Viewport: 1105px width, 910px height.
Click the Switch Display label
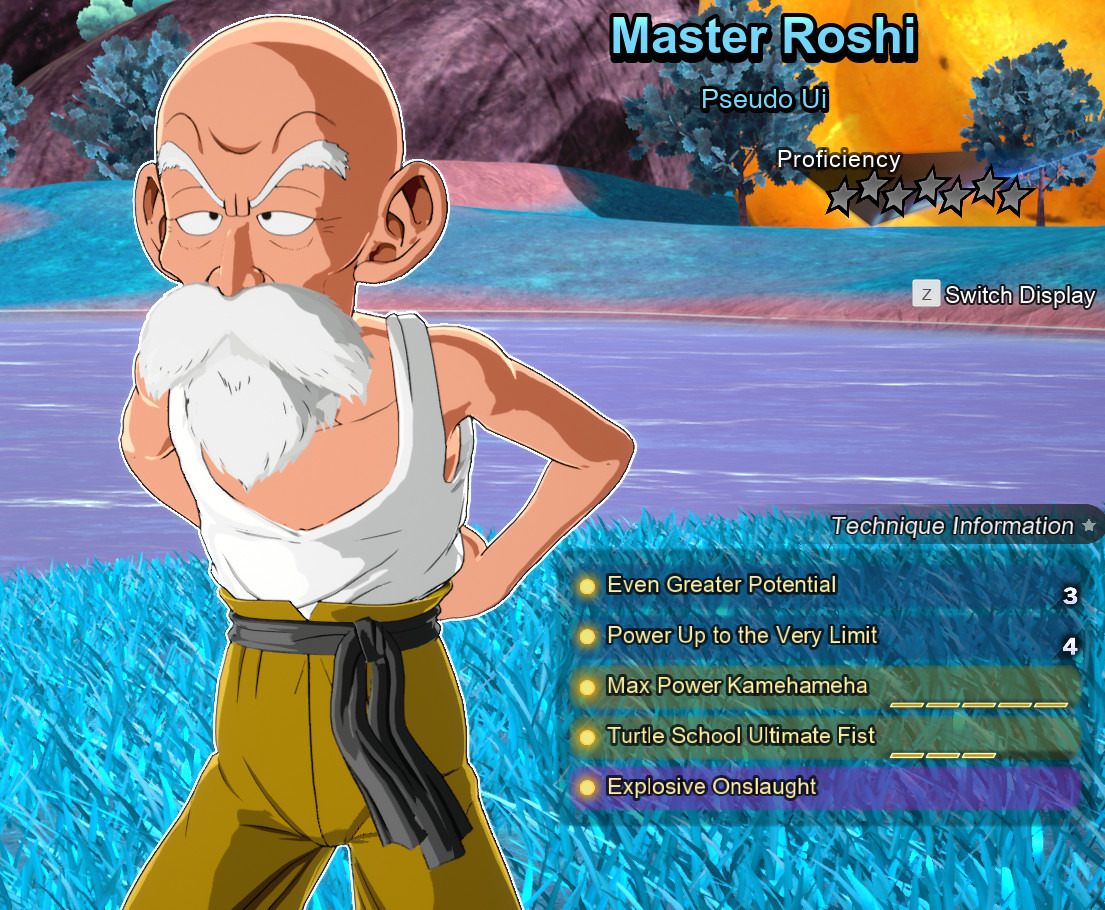coord(1019,295)
